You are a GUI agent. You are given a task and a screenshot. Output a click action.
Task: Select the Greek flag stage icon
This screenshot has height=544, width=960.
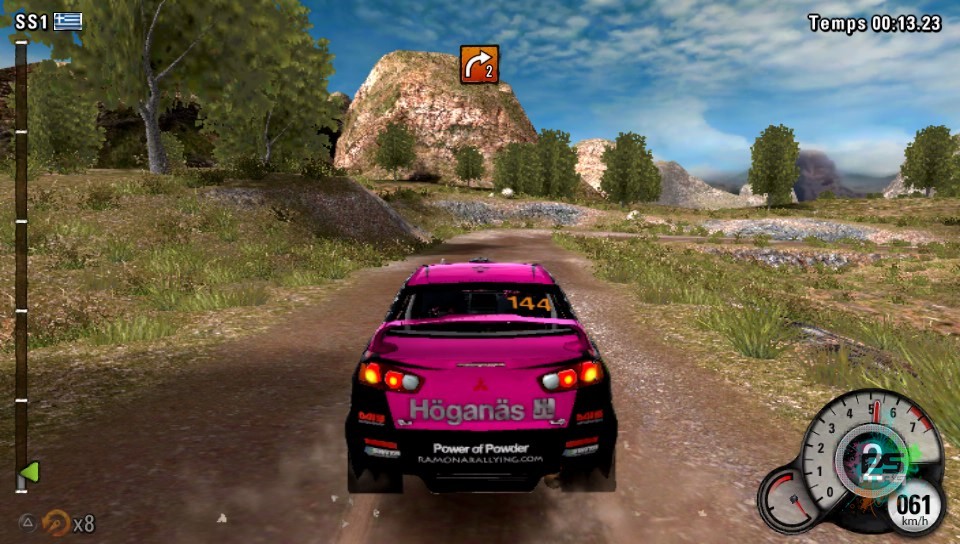point(68,22)
